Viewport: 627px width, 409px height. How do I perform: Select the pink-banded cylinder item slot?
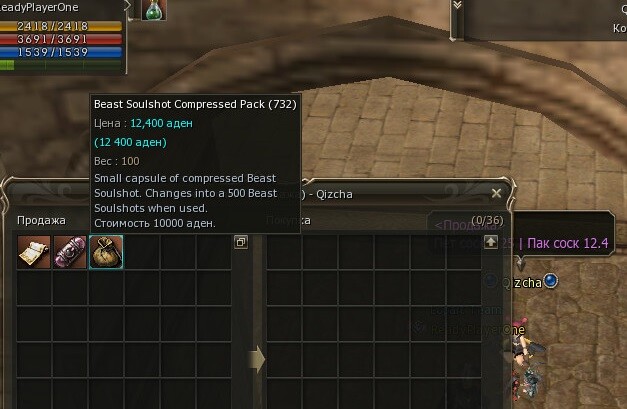coord(70,252)
